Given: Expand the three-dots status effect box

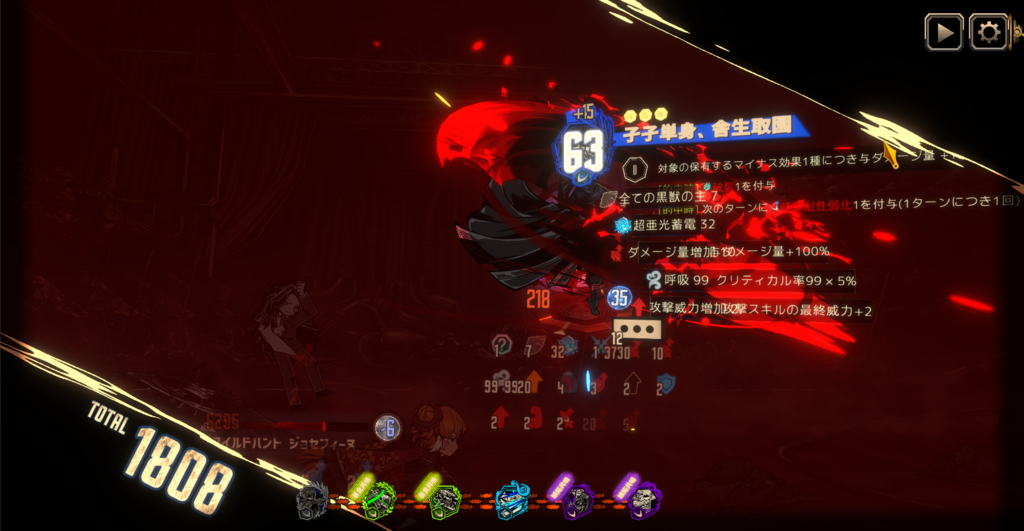Looking at the screenshot, I should pyautogui.click(x=638, y=328).
